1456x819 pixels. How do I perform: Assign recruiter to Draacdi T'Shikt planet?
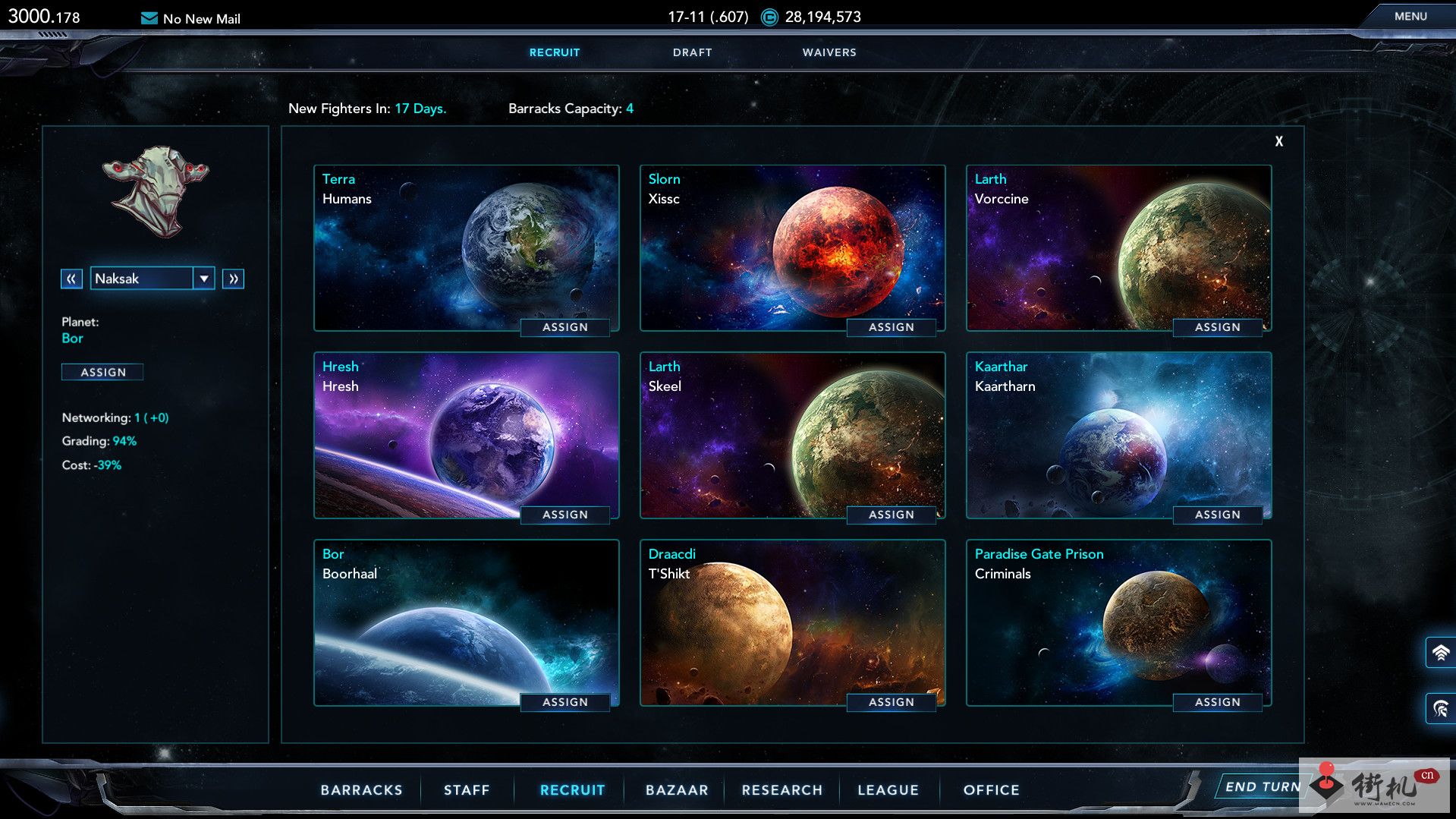(892, 702)
